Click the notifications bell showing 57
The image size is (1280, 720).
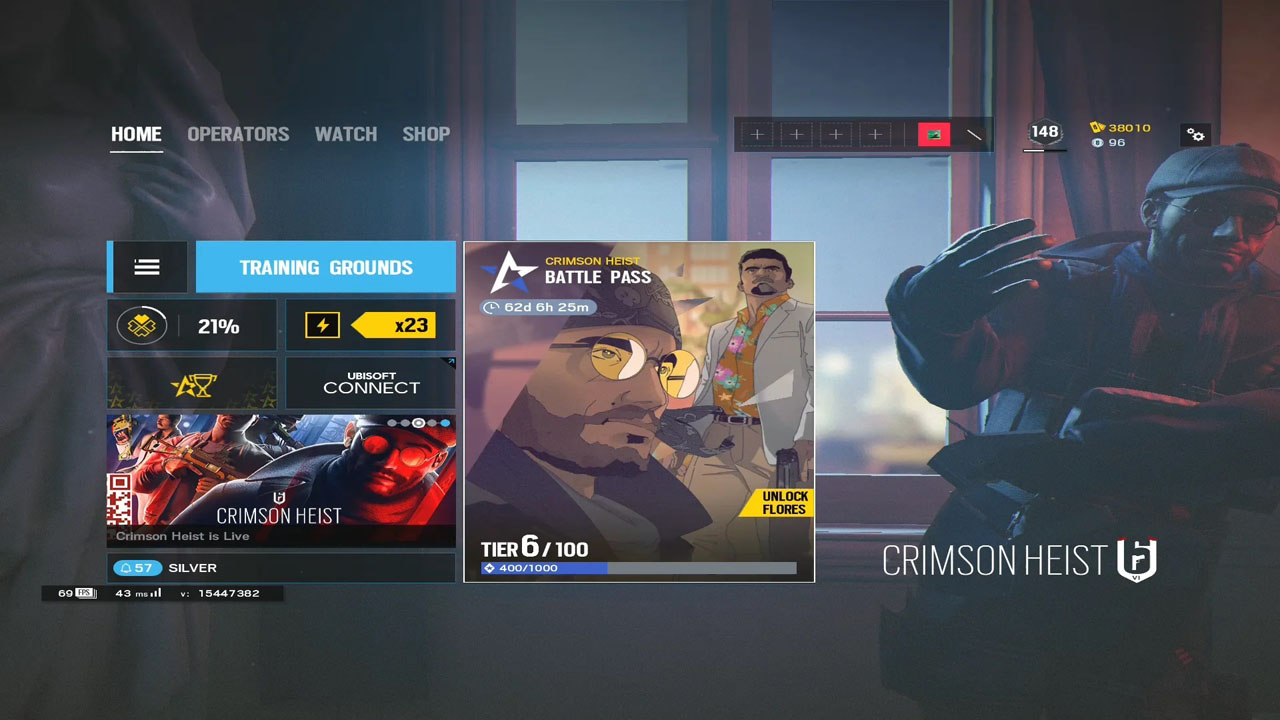(136, 567)
